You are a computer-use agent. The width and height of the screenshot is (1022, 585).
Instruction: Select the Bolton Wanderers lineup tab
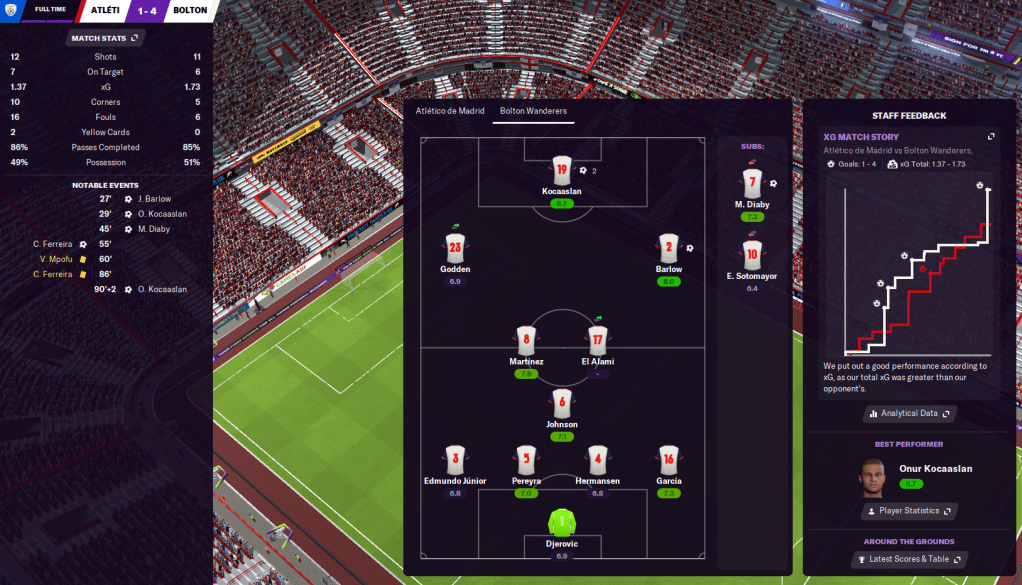point(533,111)
